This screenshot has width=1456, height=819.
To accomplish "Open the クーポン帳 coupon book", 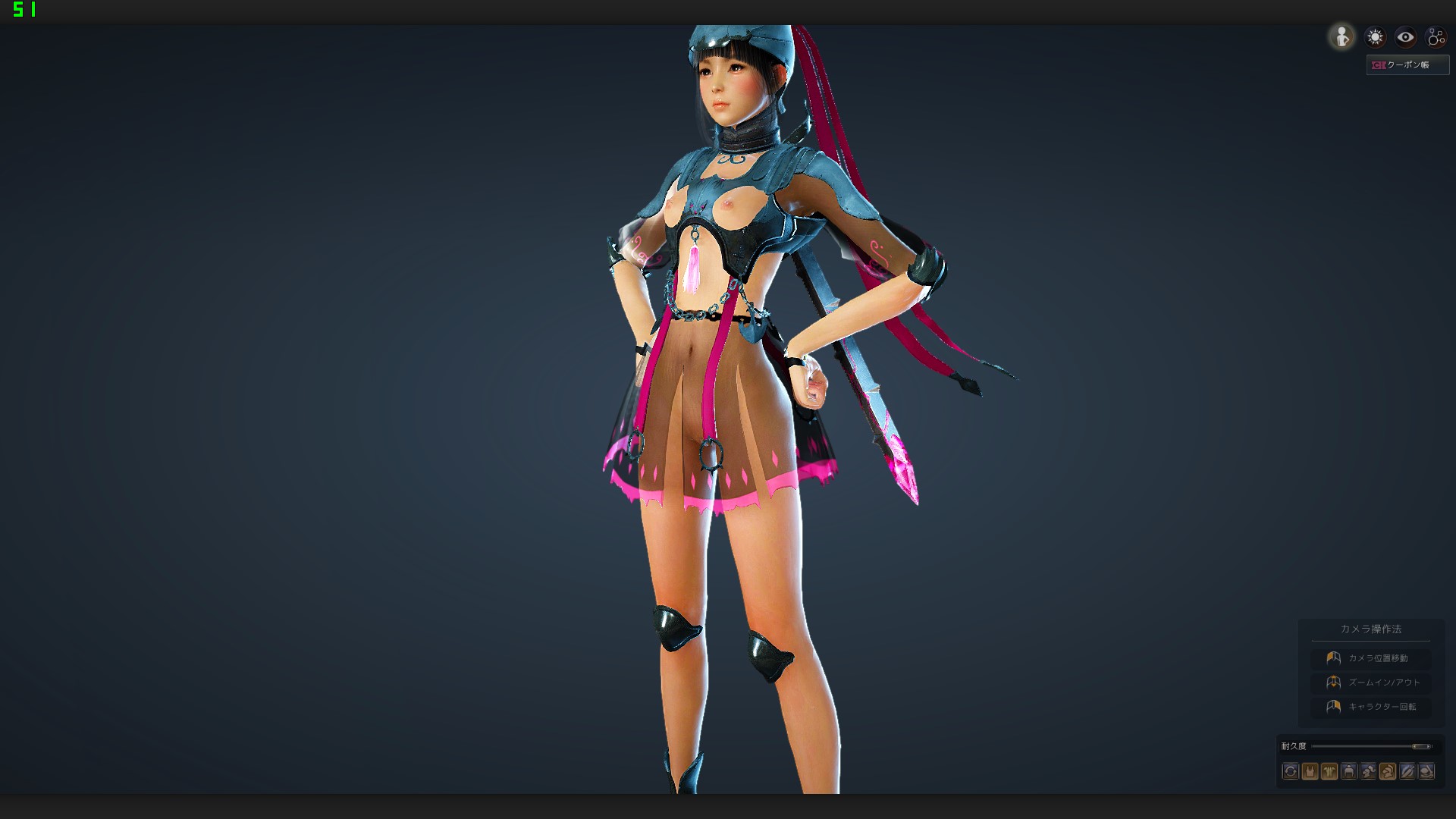I will pyautogui.click(x=1408, y=64).
